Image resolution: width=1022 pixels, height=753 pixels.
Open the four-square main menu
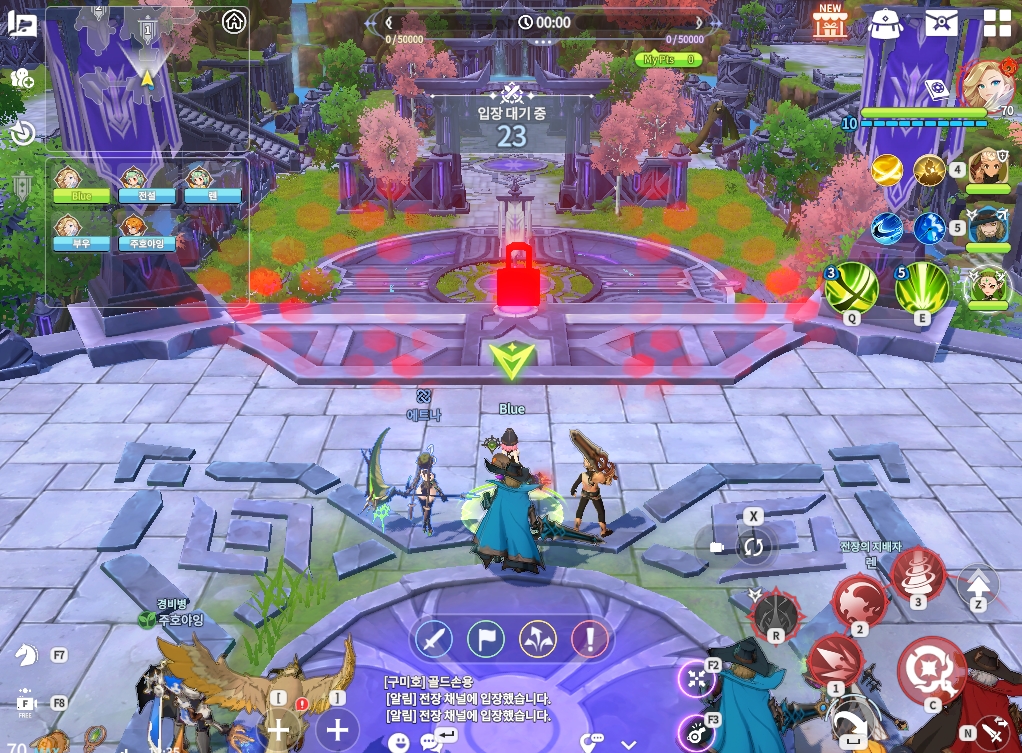997,22
